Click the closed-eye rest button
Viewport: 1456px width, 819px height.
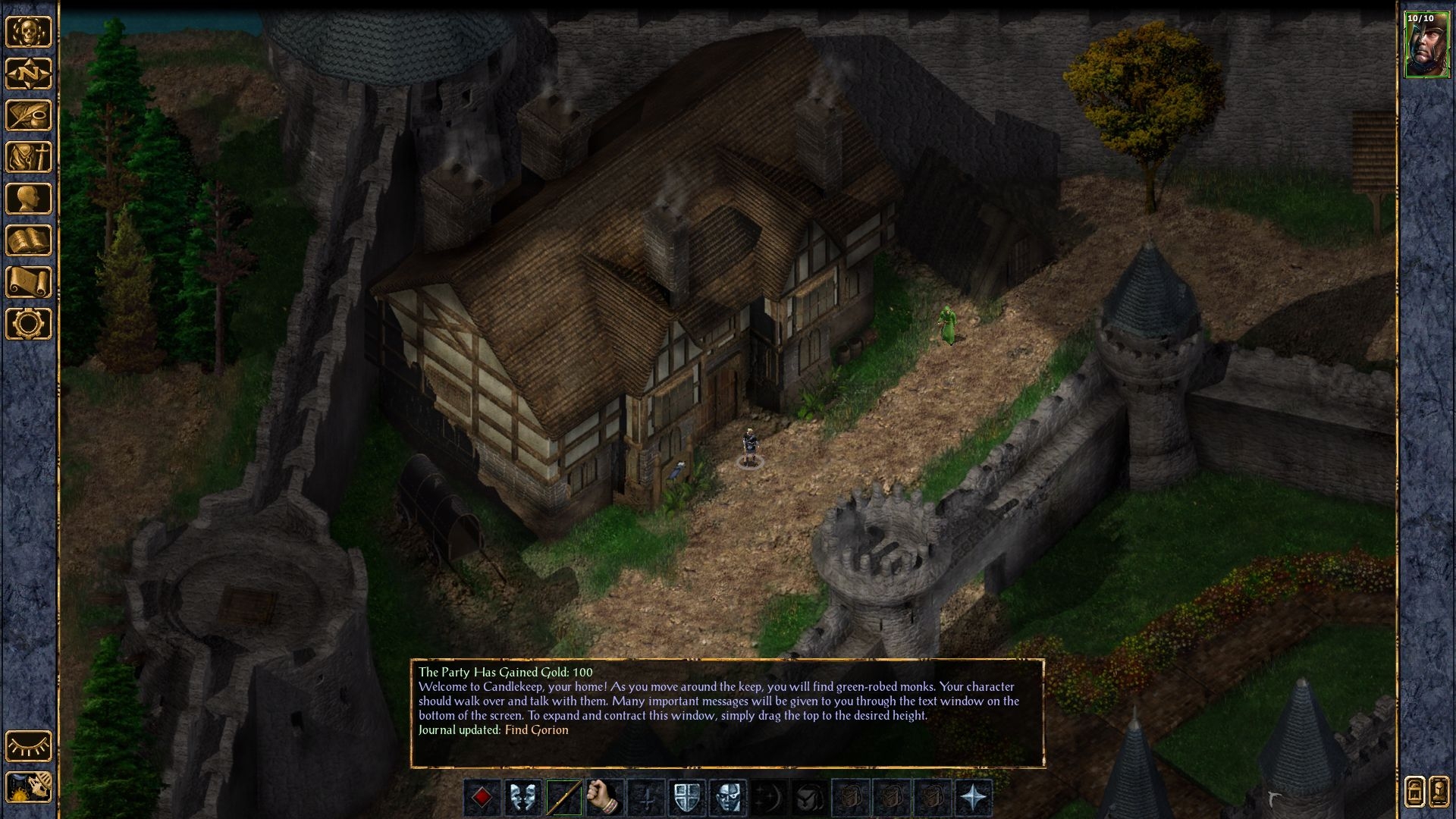(29, 746)
